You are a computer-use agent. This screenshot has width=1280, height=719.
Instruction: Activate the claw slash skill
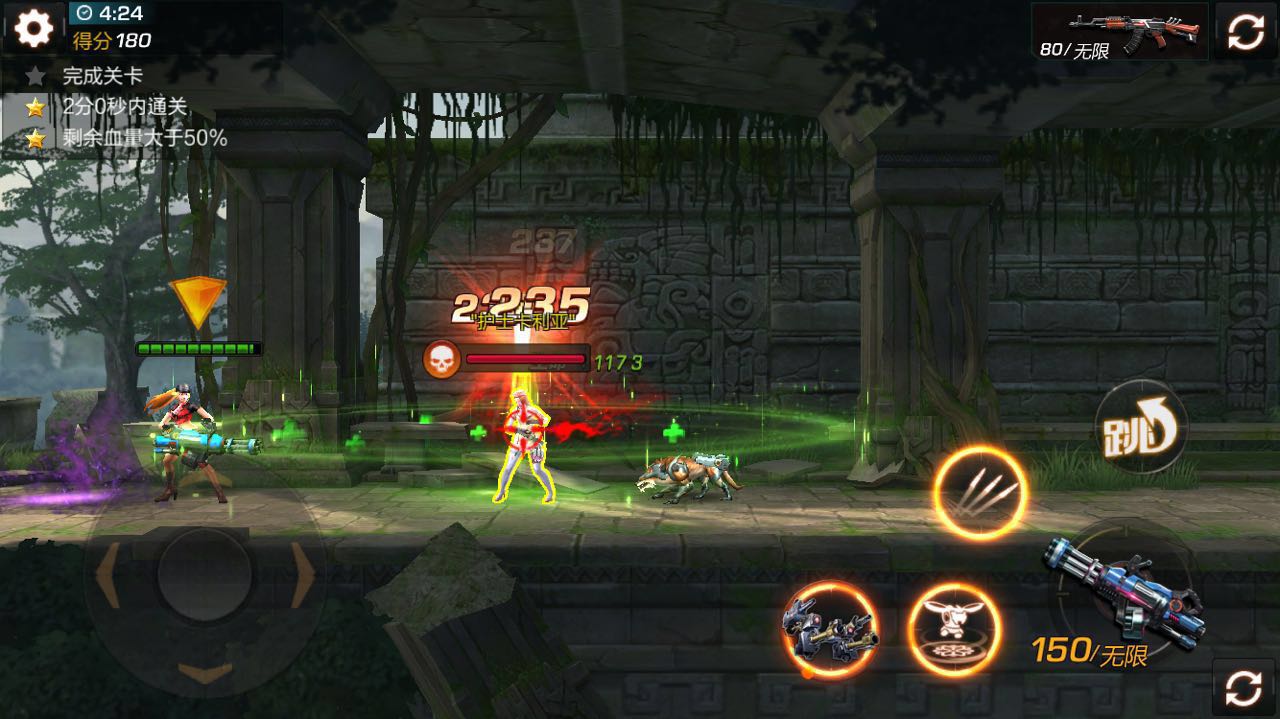[980, 493]
